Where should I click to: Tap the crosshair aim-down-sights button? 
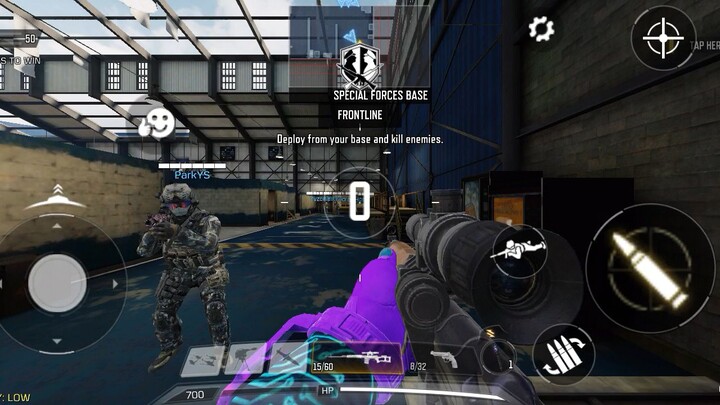pos(663,40)
